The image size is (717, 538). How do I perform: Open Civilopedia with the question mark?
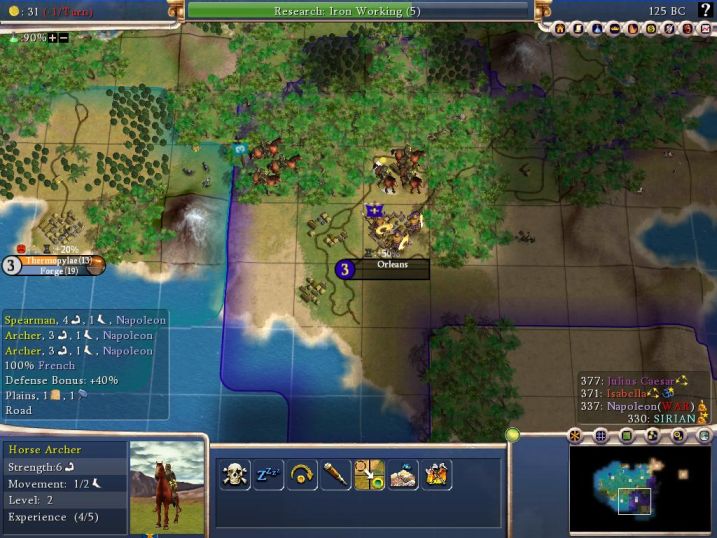tap(704, 9)
